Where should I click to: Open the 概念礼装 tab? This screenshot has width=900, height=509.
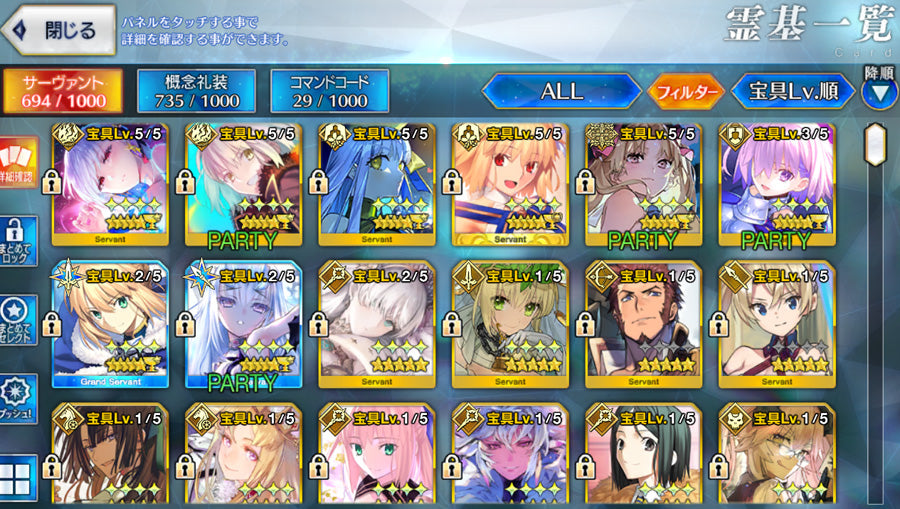(196, 90)
